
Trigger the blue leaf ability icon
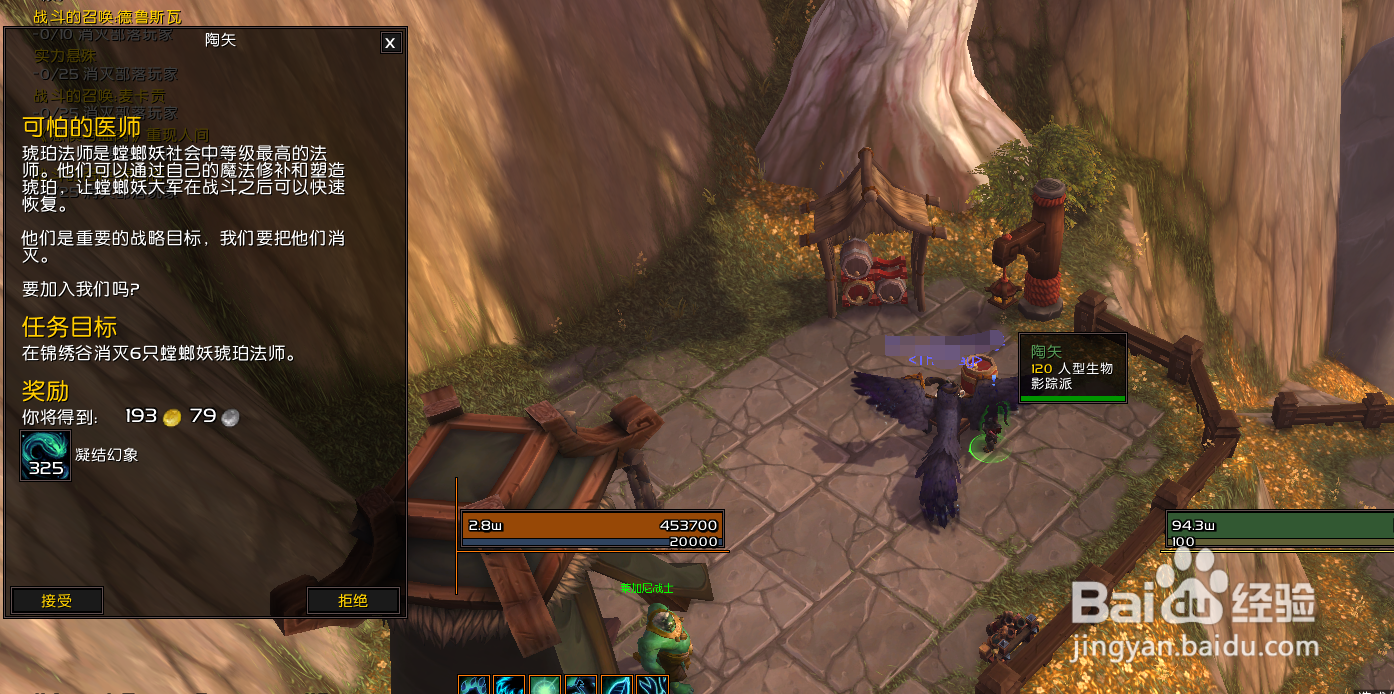(616, 685)
